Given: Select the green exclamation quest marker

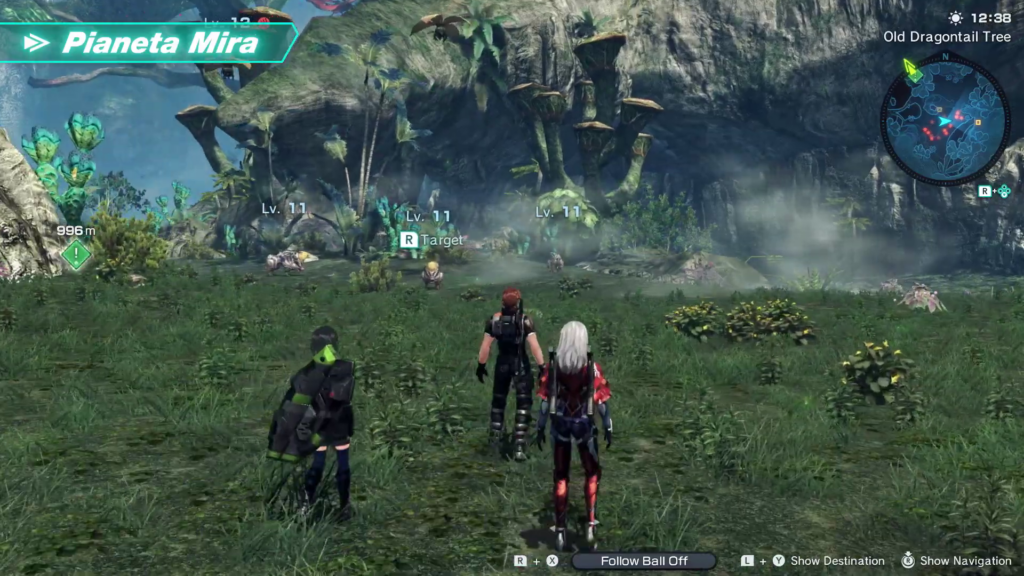Looking at the screenshot, I should point(76,254).
